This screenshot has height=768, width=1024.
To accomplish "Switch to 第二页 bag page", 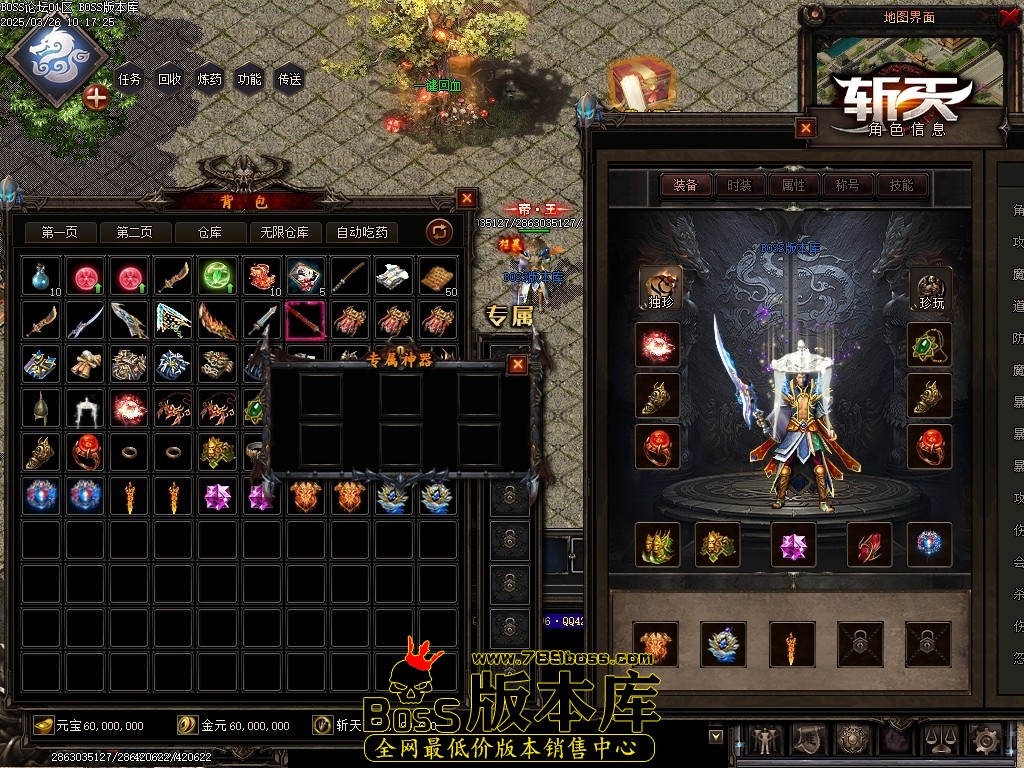I will coord(134,232).
